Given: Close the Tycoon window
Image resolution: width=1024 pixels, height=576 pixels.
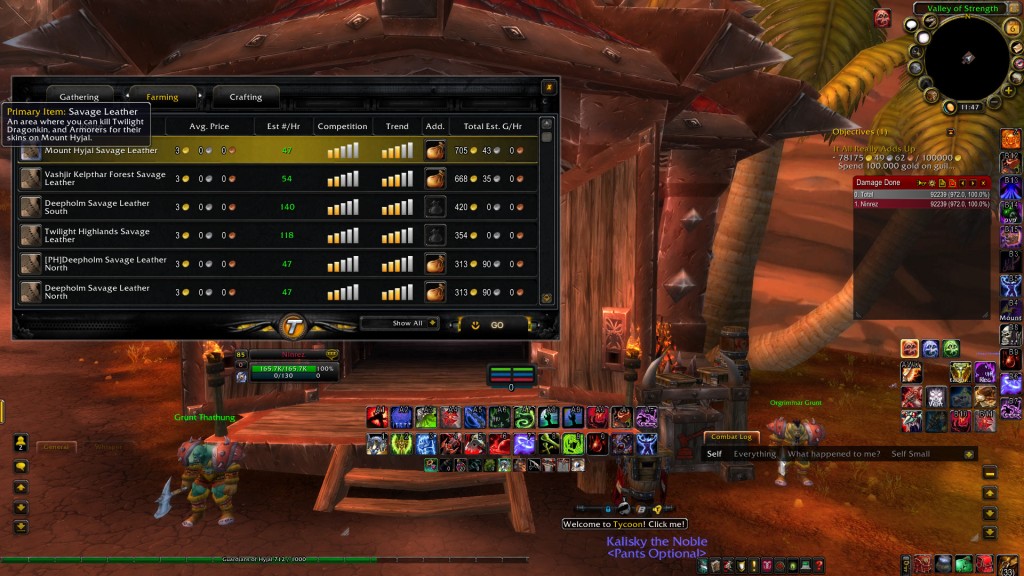Looking at the screenshot, I should [547, 87].
